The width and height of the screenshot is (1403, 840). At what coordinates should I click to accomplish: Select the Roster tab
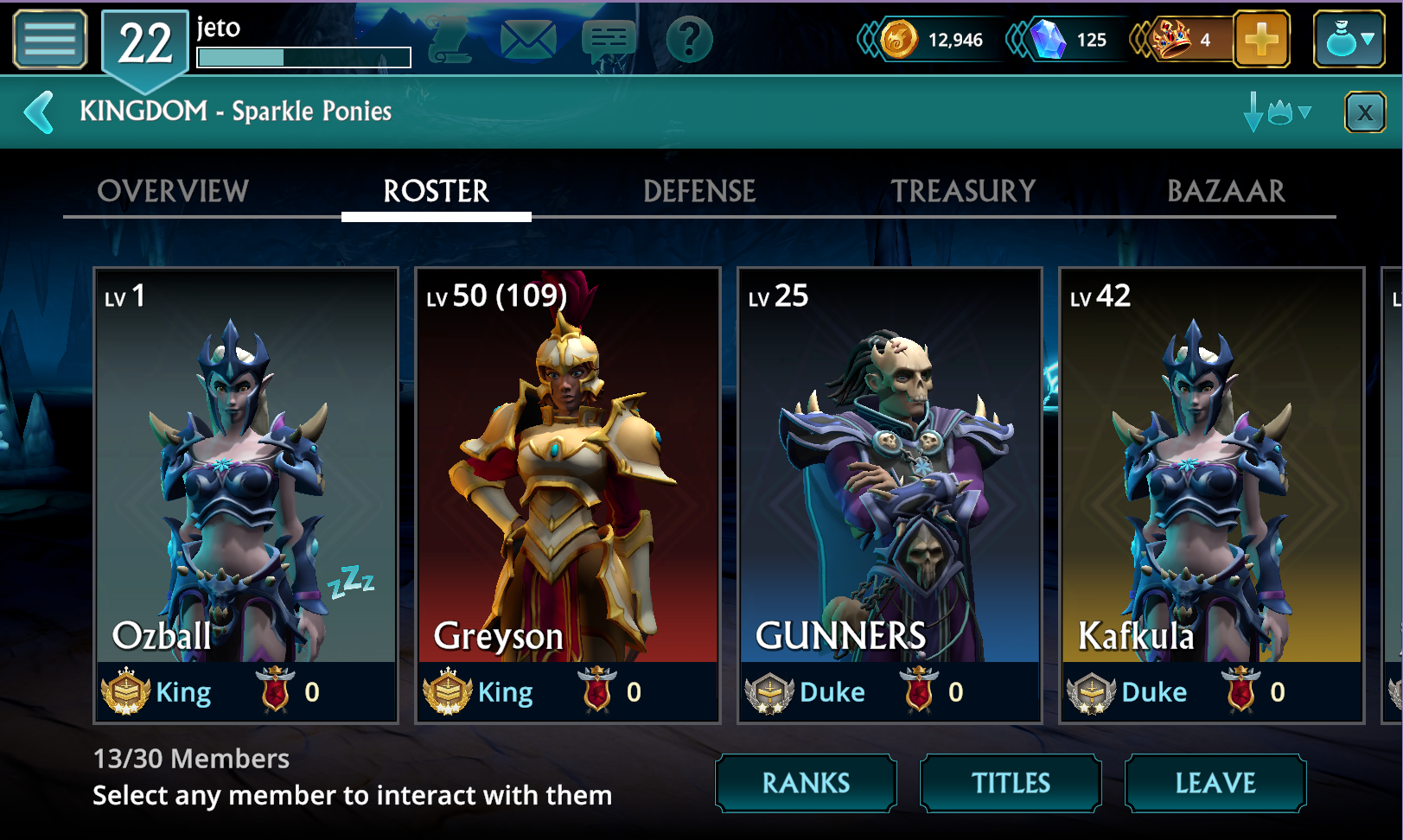coord(436,191)
